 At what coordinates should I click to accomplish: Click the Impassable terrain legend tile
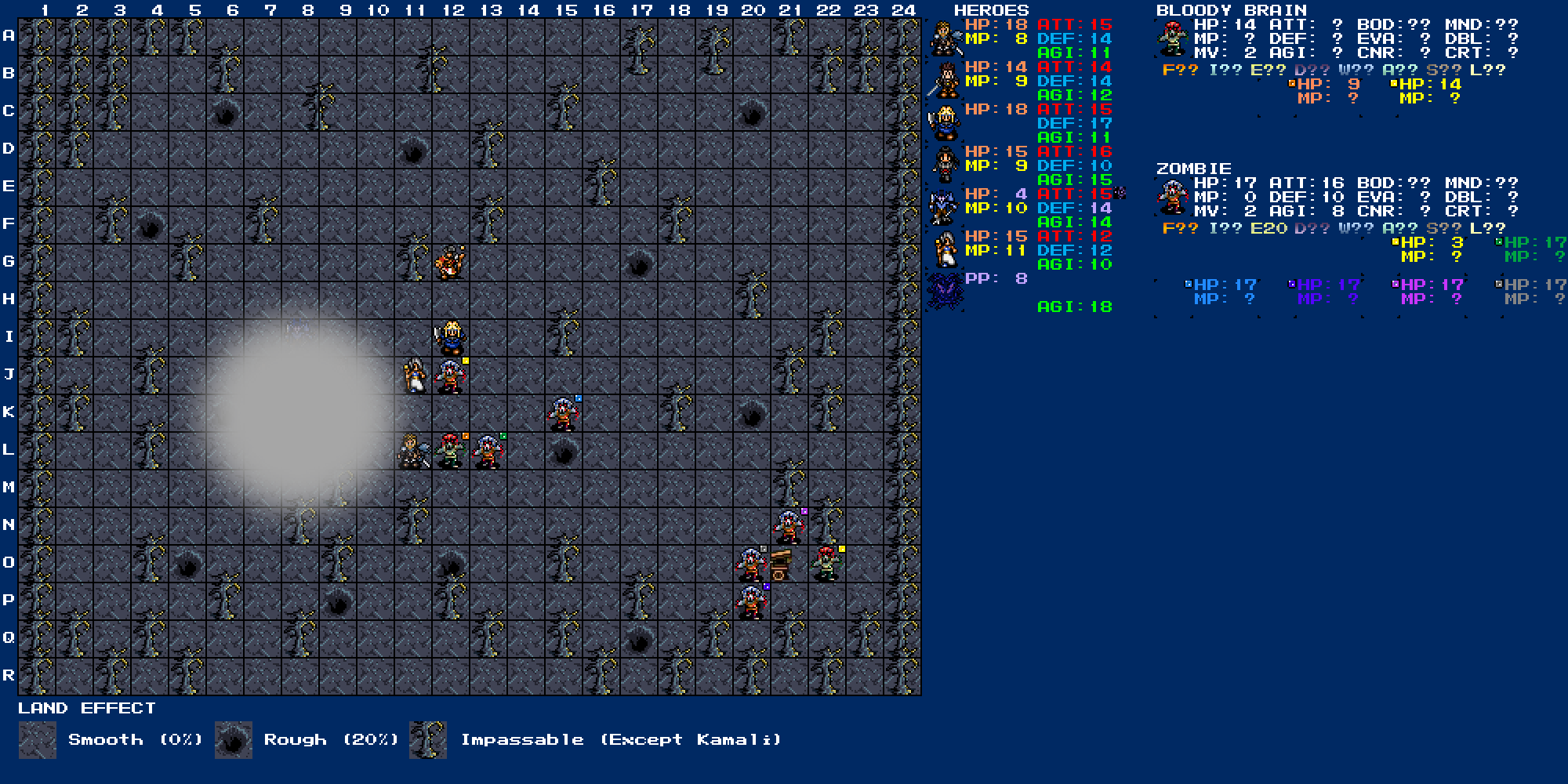[x=428, y=740]
